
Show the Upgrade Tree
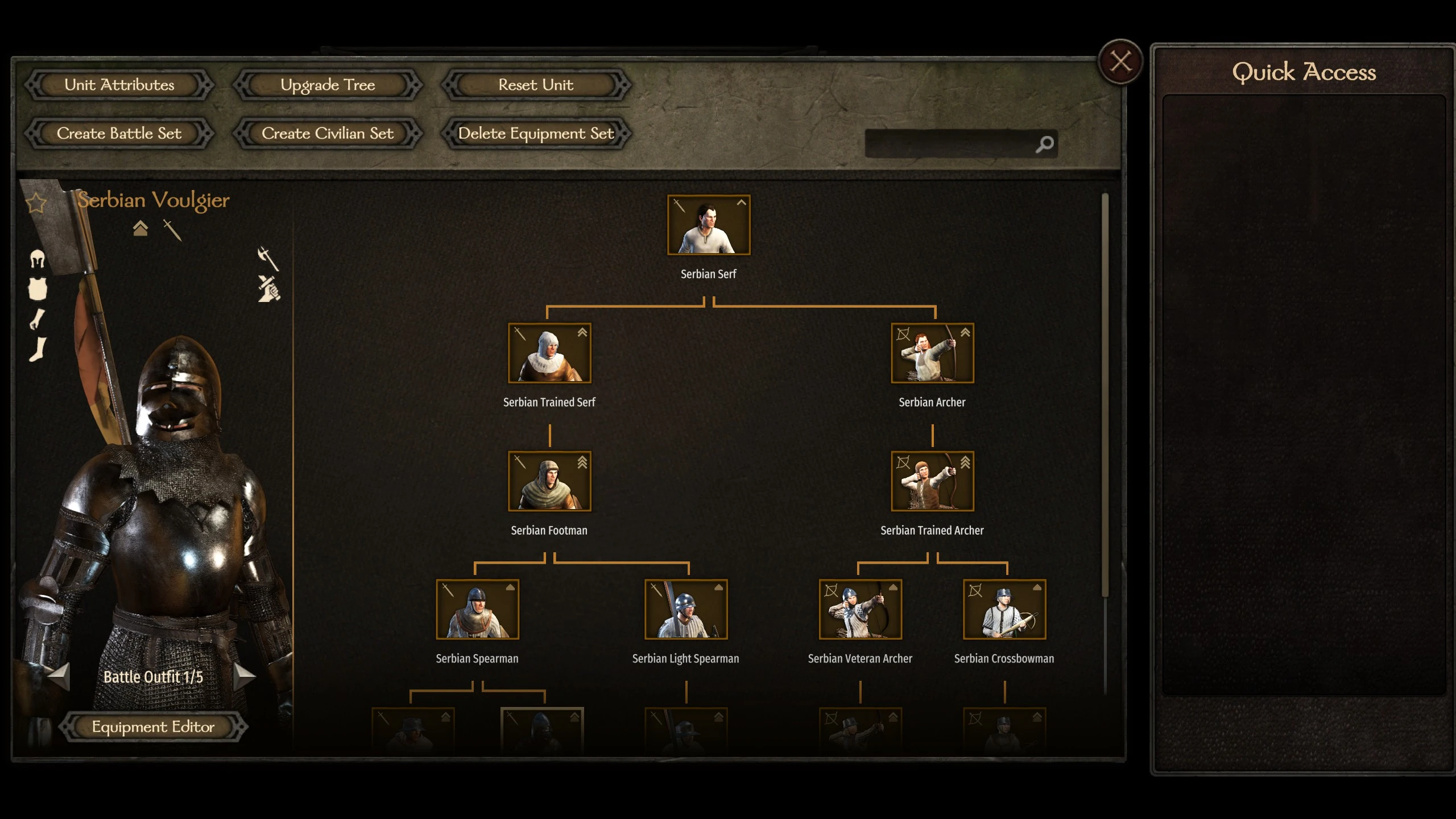(328, 85)
